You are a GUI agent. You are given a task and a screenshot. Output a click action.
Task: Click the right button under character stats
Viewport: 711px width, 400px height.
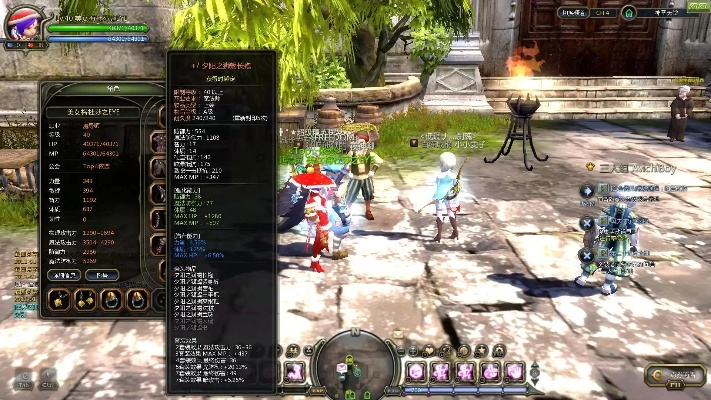[x=101, y=275]
